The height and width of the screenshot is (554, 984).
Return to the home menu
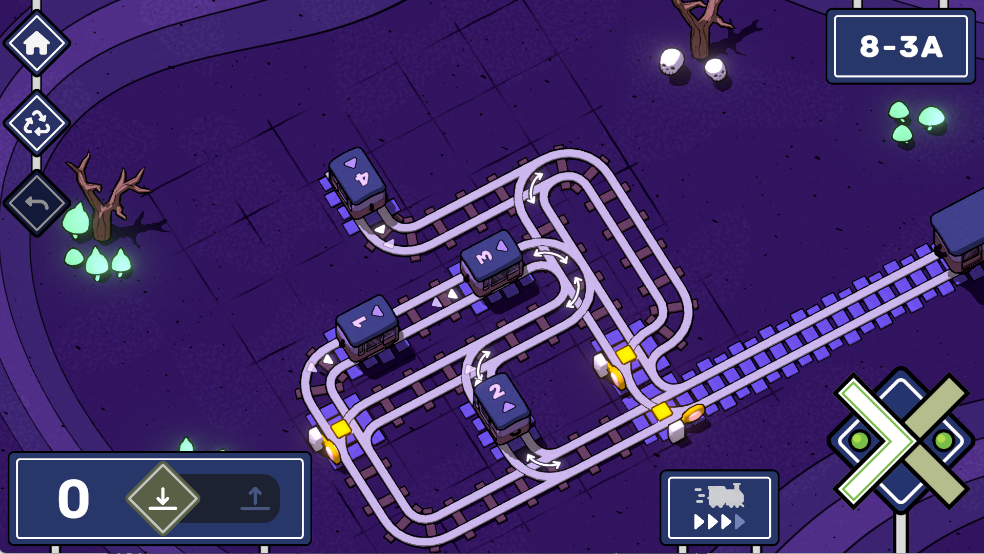tap(37, 42)
